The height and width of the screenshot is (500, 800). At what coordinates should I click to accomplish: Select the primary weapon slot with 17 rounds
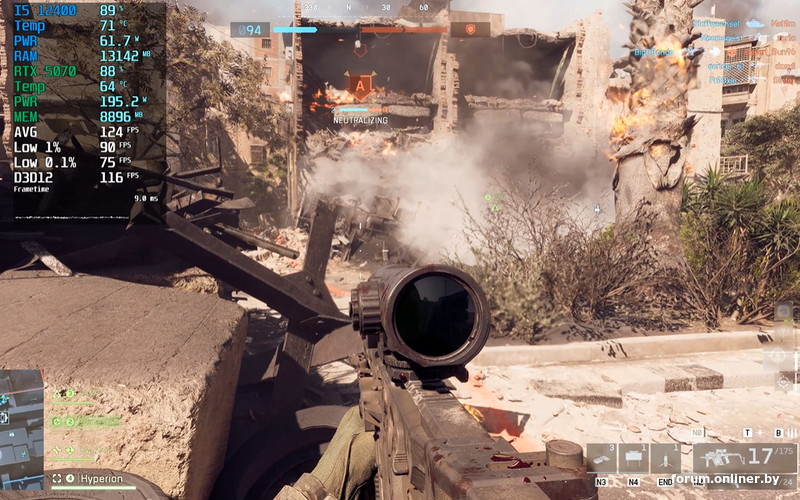744,459
